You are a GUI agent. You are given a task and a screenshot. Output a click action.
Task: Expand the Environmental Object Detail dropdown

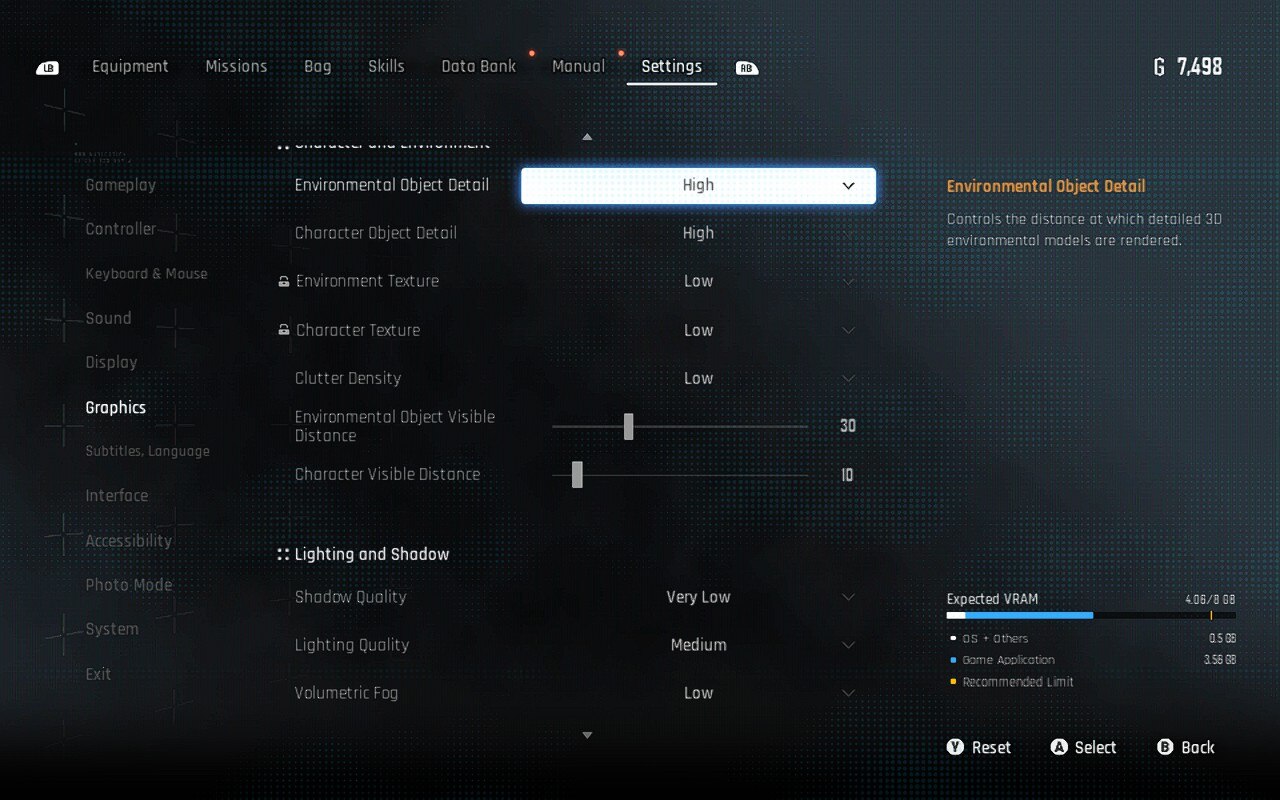698,186
